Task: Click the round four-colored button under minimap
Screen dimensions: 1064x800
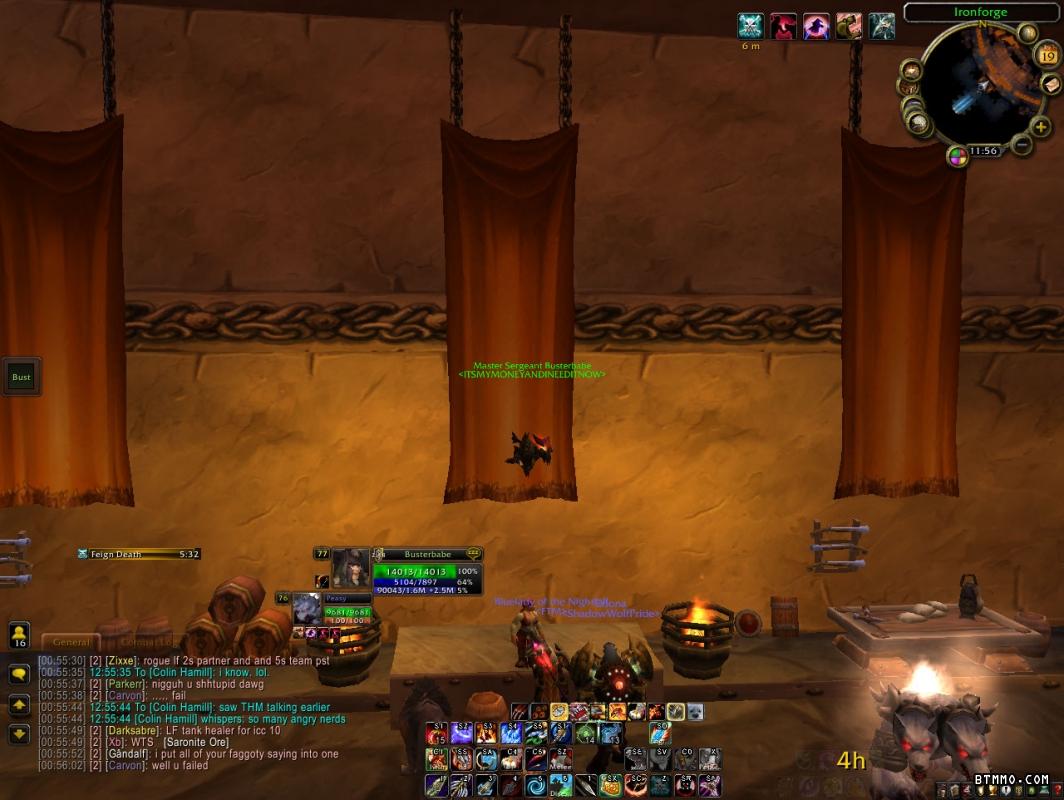Action: click(958, 156)
